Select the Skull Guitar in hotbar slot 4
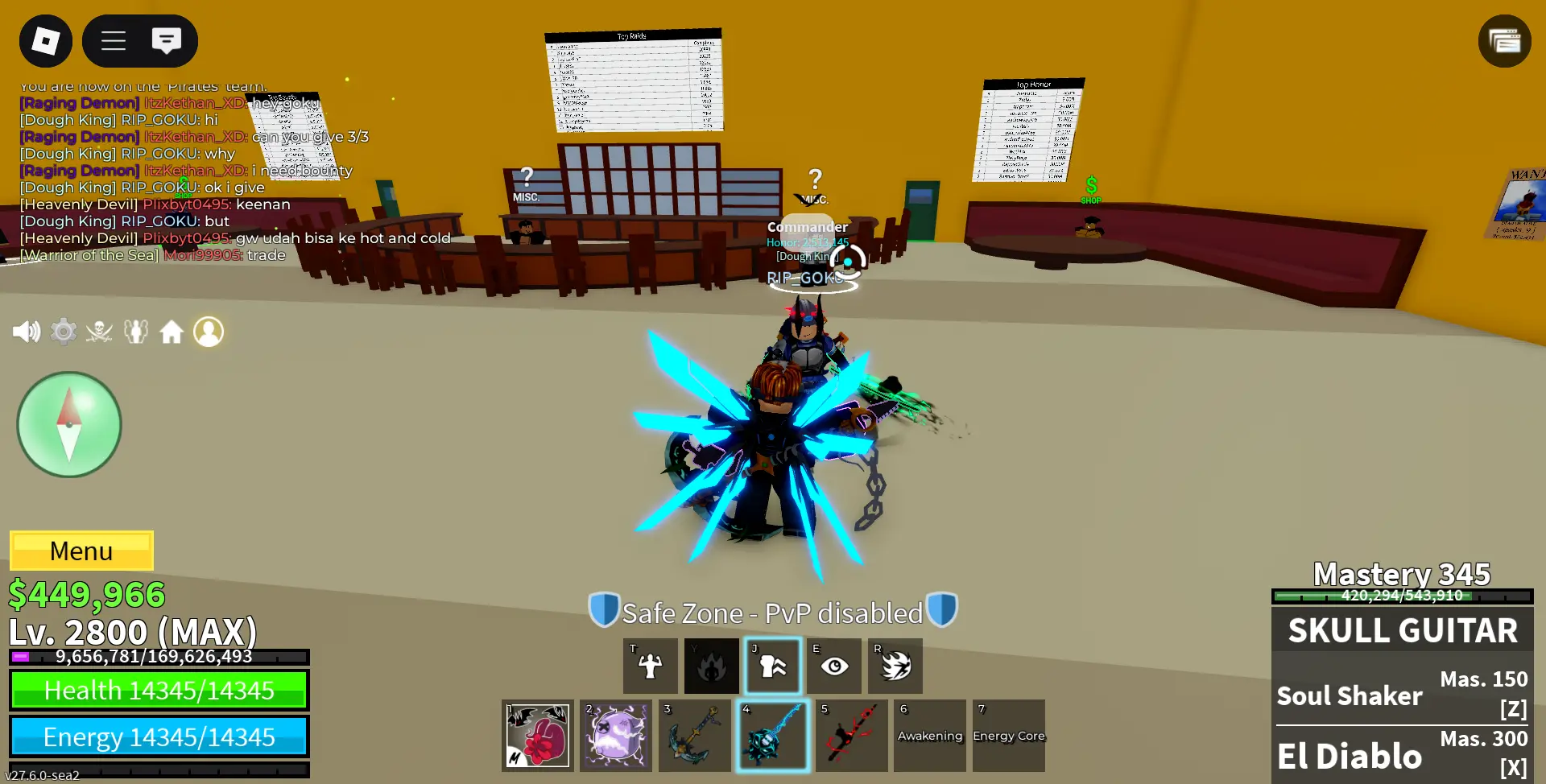Screen dimensions: 1546x784 (772, 735)
